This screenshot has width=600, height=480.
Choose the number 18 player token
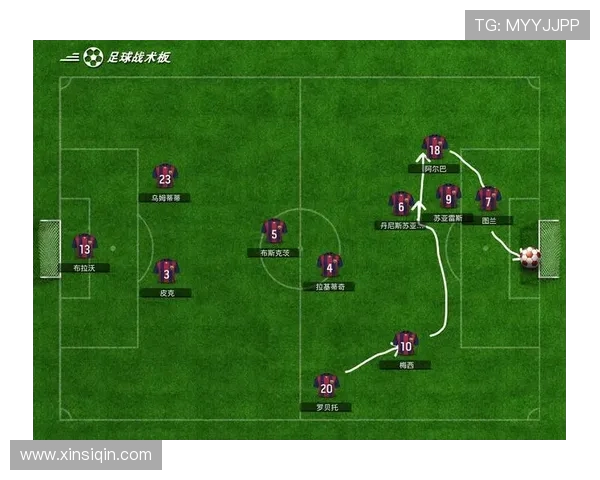tap(433, 148)
